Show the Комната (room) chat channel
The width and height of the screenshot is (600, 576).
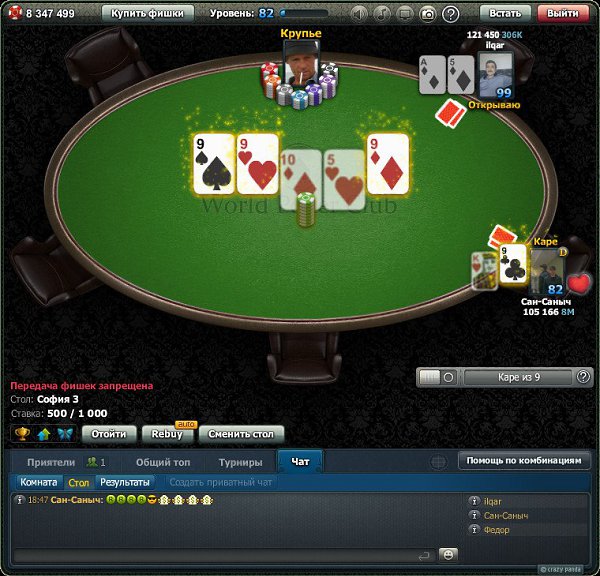pyautogui.click(x=39, y=482)
